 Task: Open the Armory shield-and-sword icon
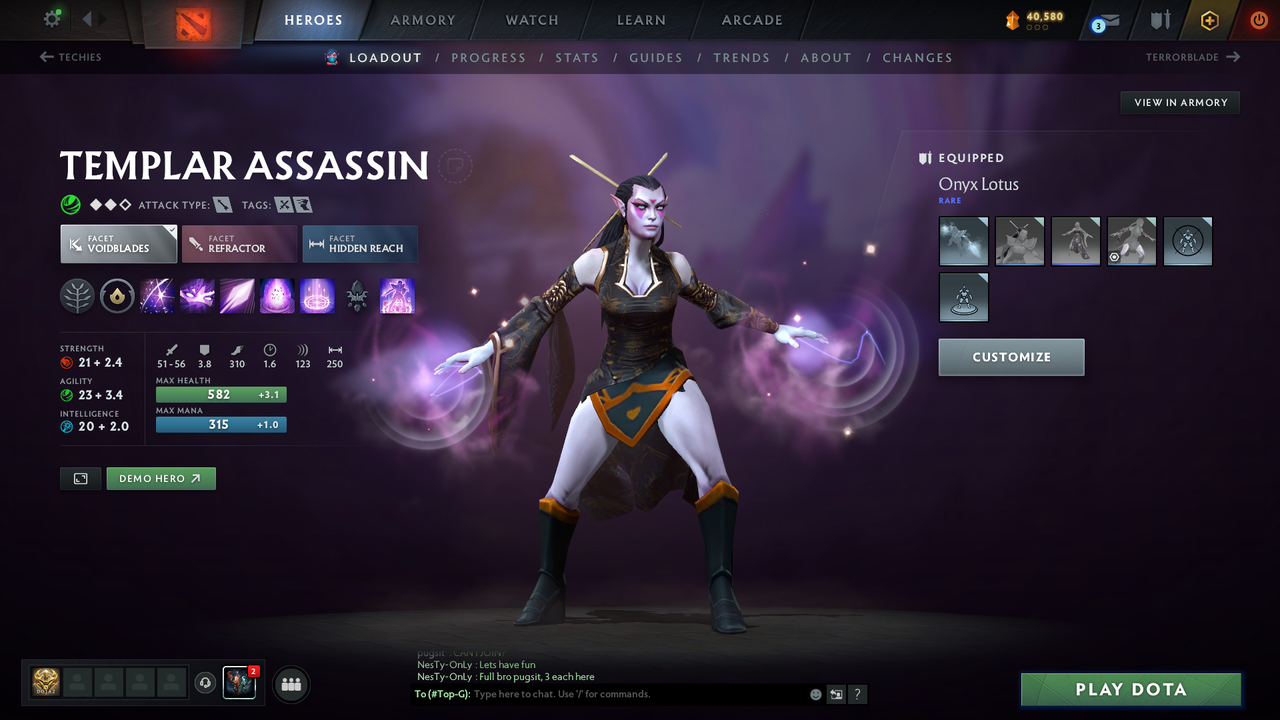tap(1160, 20)
